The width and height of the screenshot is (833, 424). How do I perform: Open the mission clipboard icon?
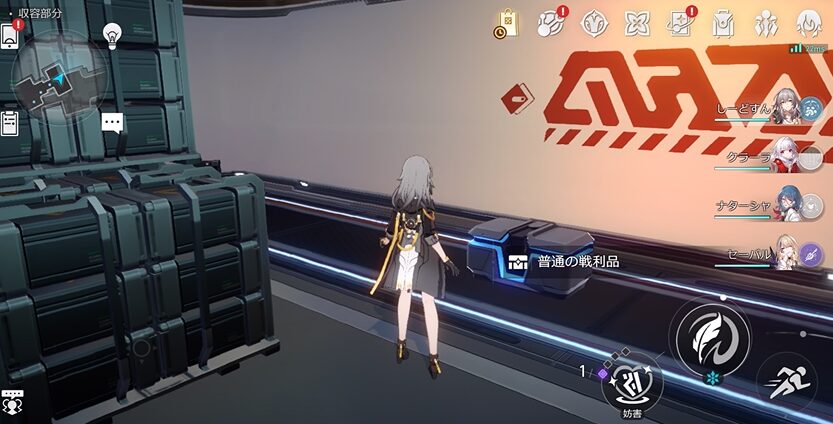10,123
